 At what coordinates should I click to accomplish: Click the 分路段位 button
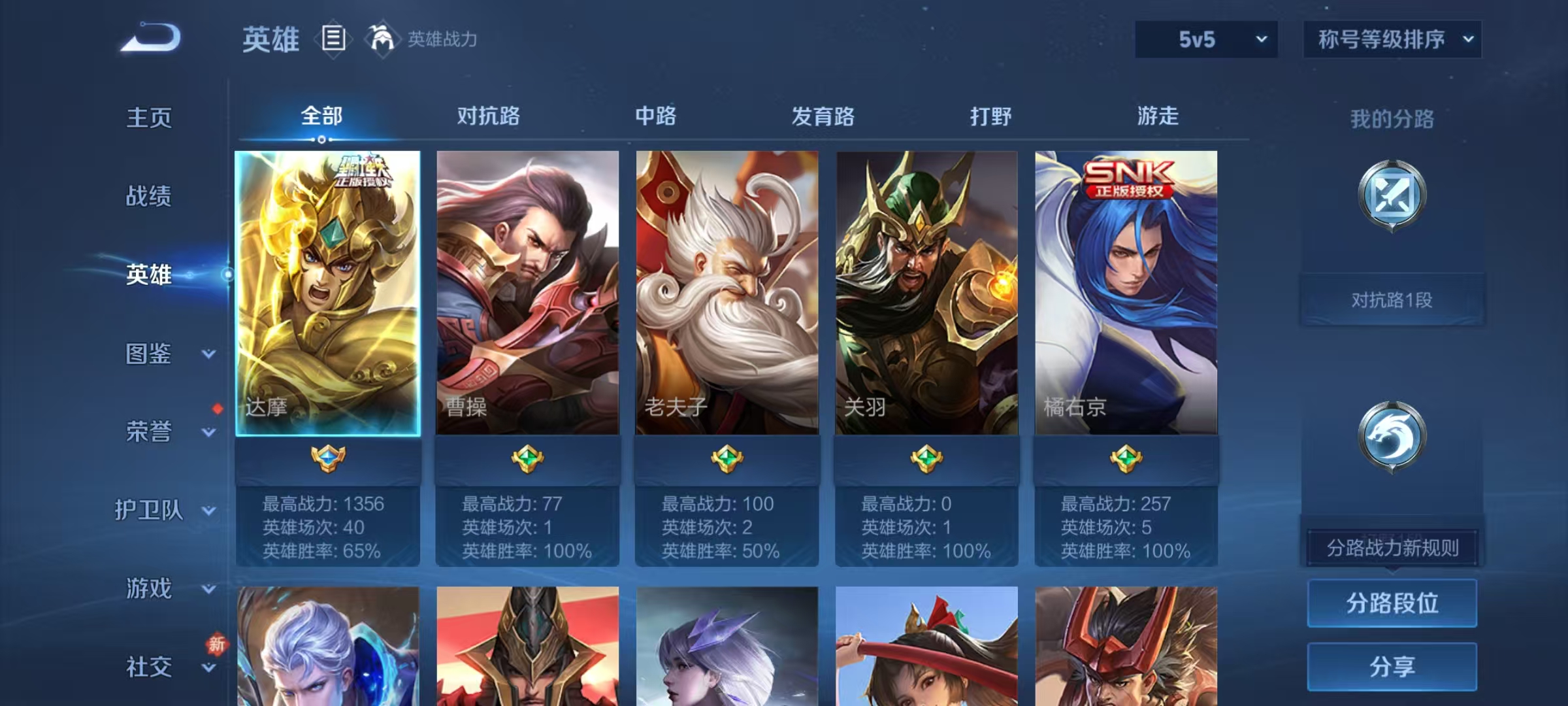[1392, 603]
